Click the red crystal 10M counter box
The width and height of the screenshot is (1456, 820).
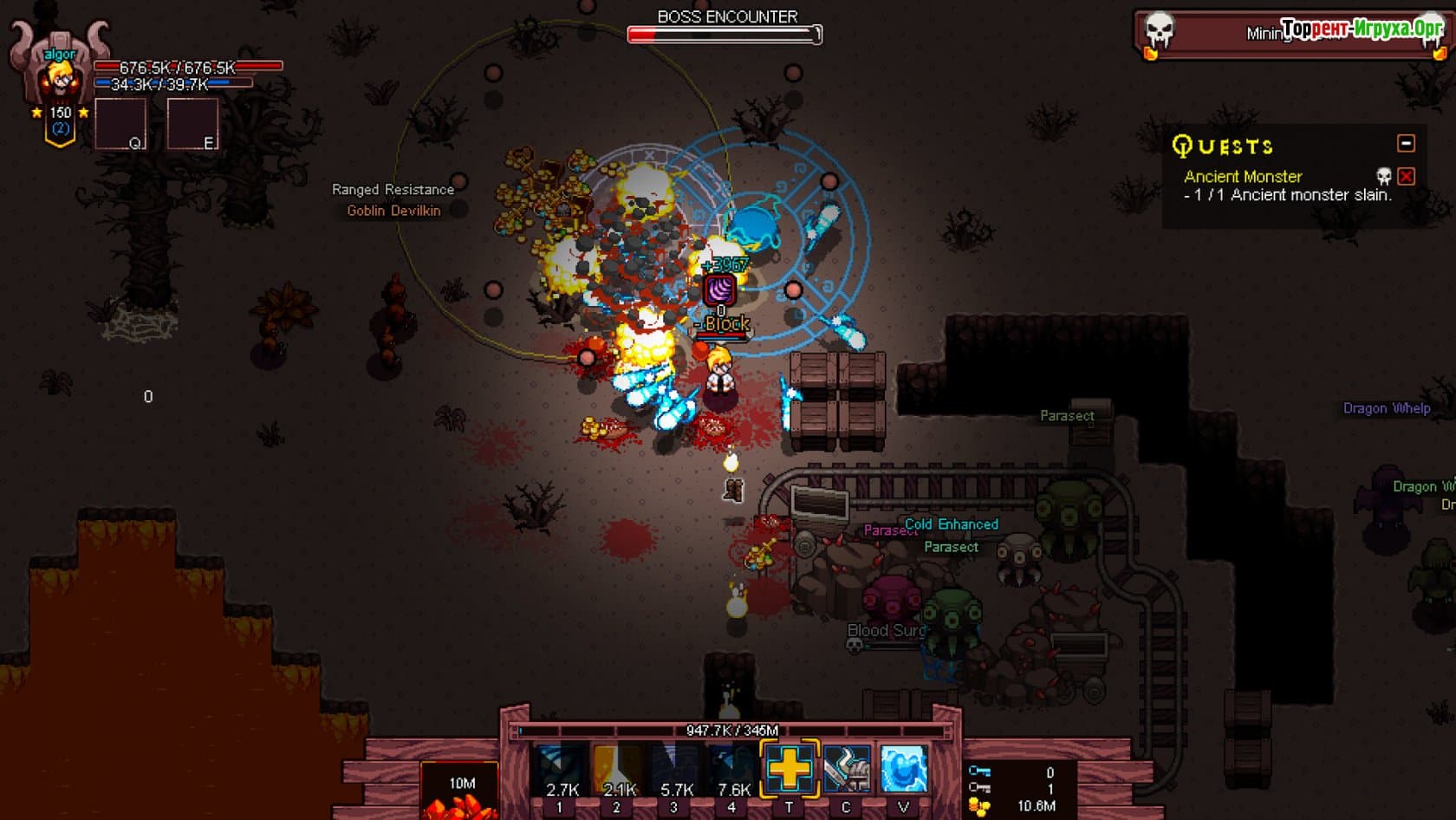click(460, 791)
